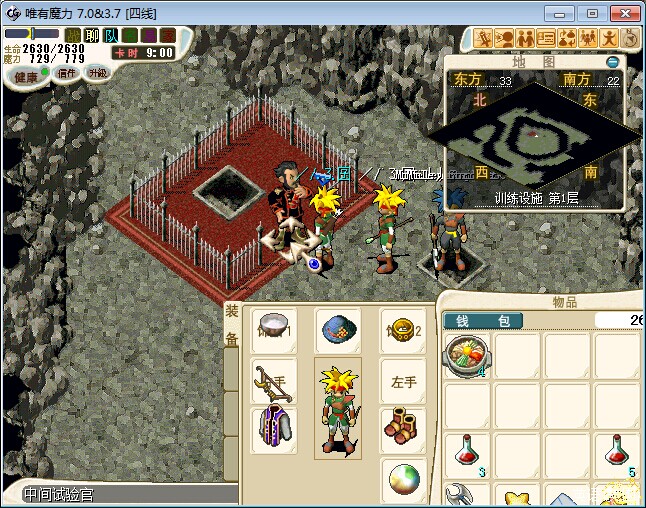
Task: Toggle the 聊 chat button
Action: 92,36
